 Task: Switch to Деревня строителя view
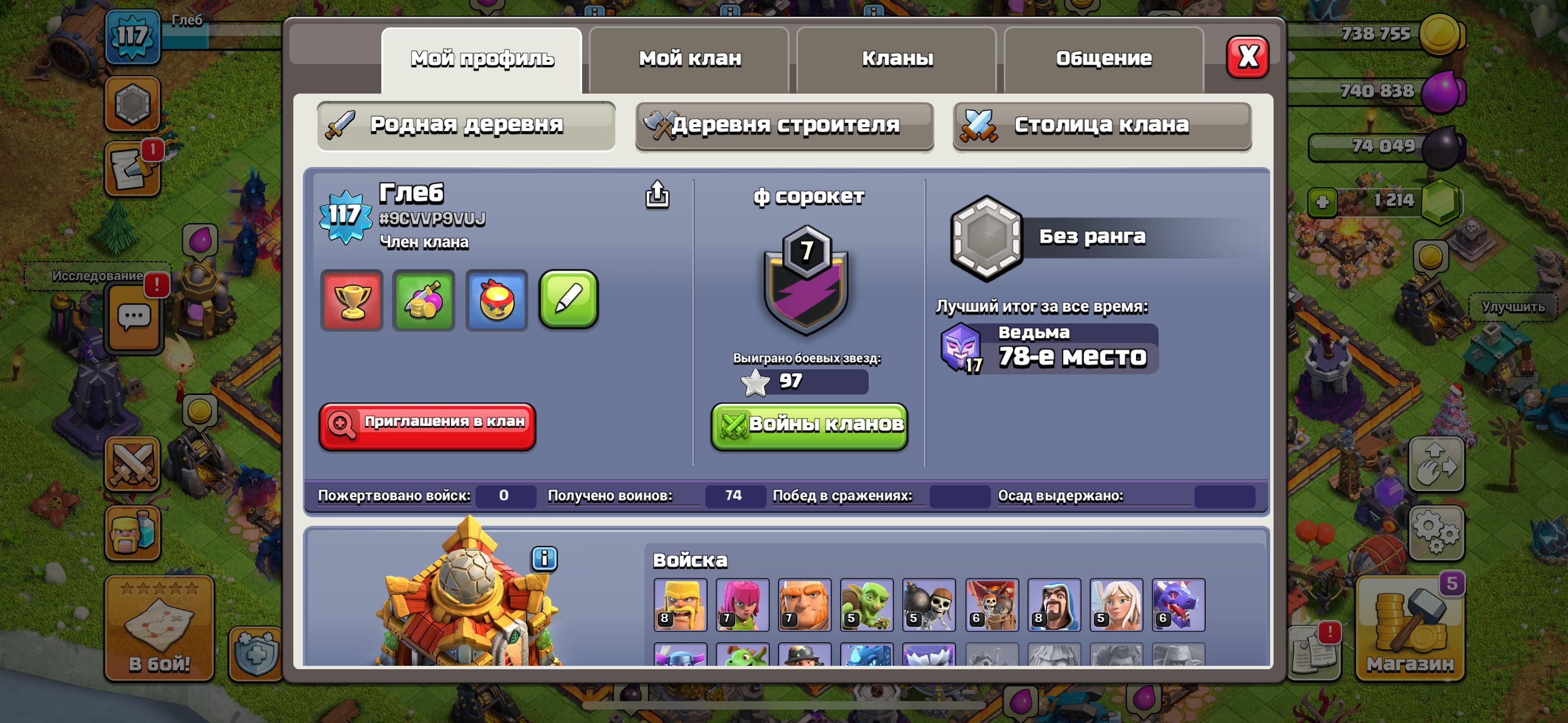[x=784, y=126]
